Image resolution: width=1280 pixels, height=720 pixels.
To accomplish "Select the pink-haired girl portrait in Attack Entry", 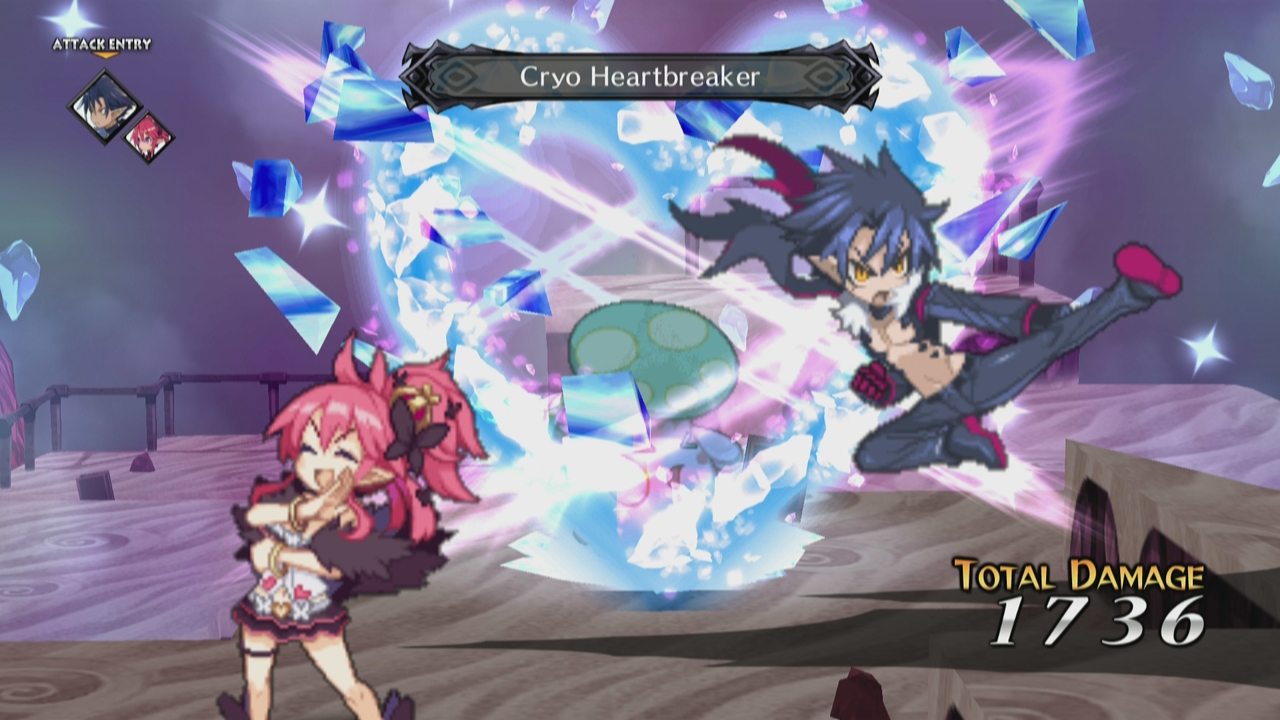I will tap(149, 135).
